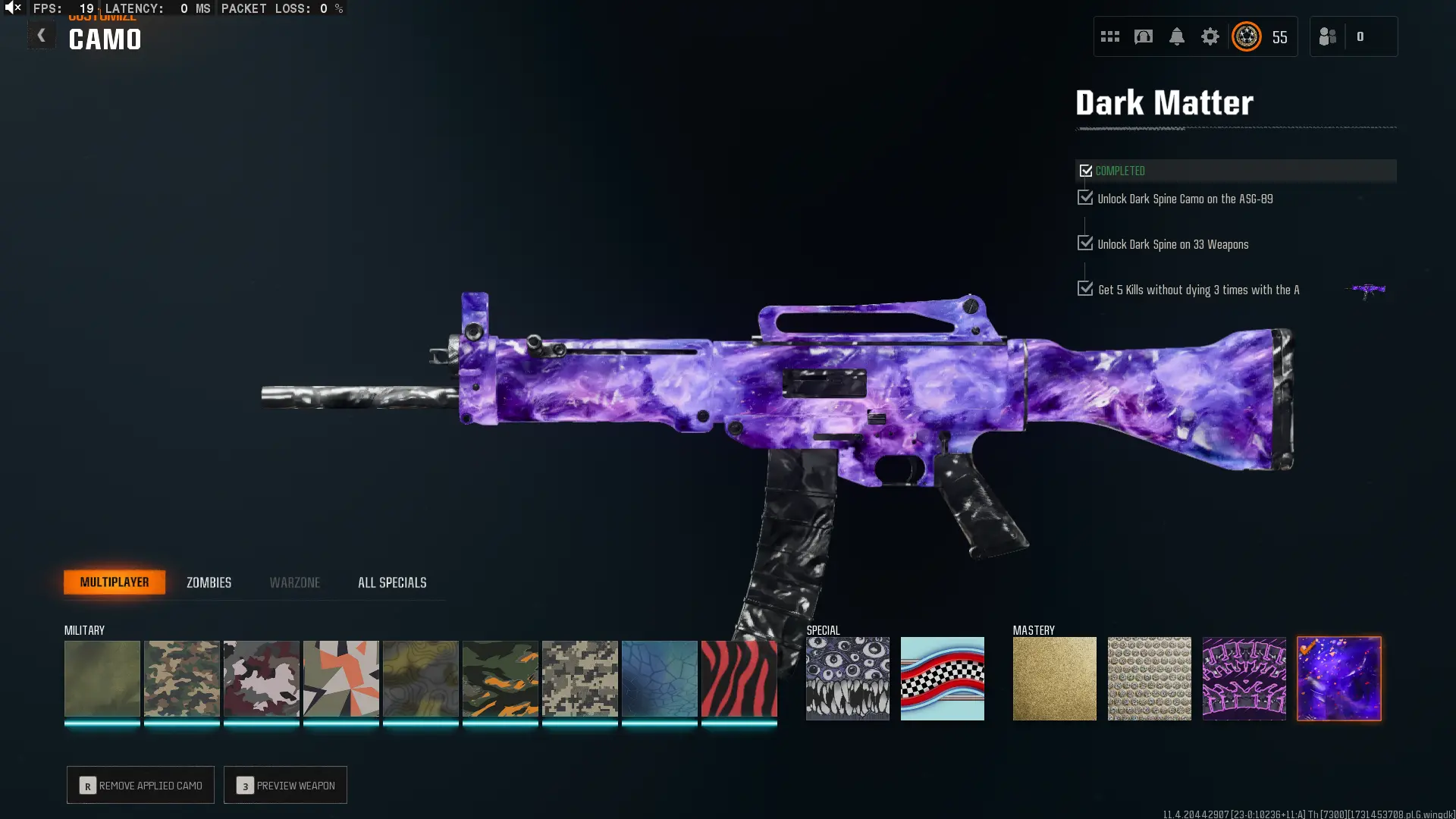Open the All Specials tab
The image size is (1456, 819).
[x=392, y=582]
